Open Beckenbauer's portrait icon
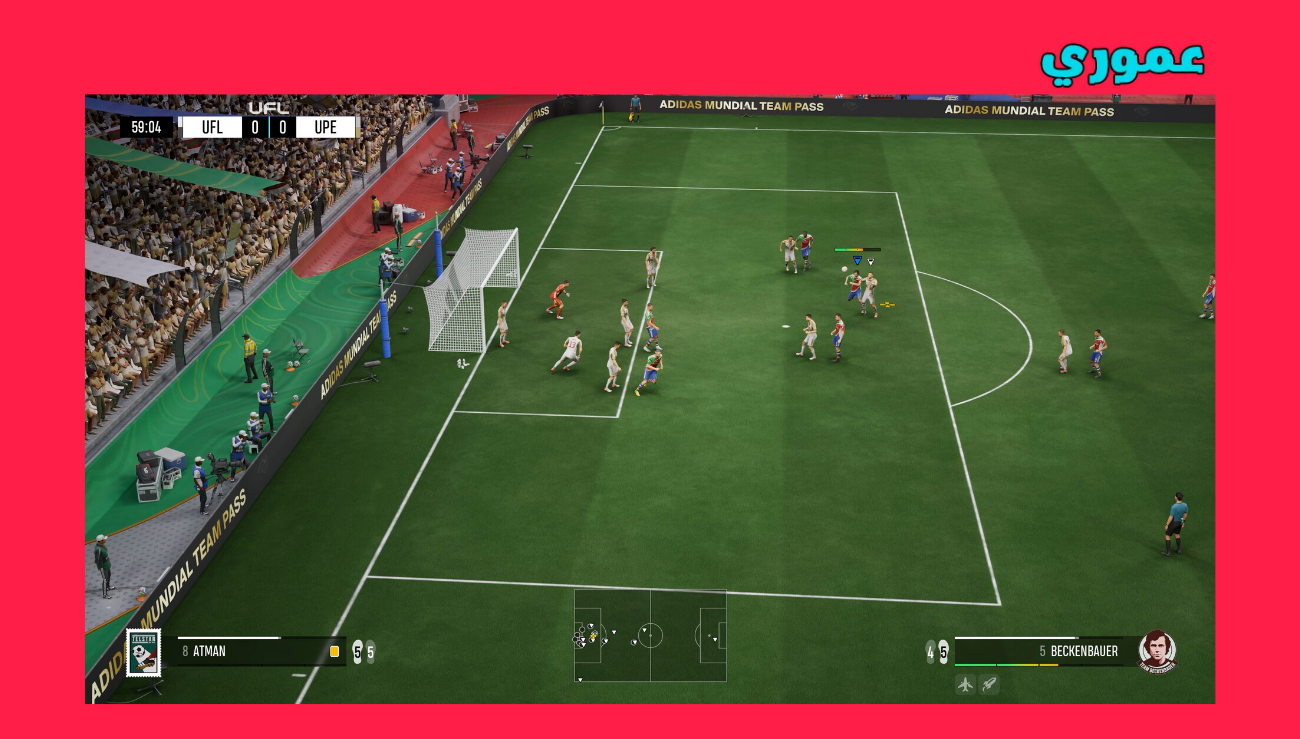1300x739 pixels. [1158, 650]
